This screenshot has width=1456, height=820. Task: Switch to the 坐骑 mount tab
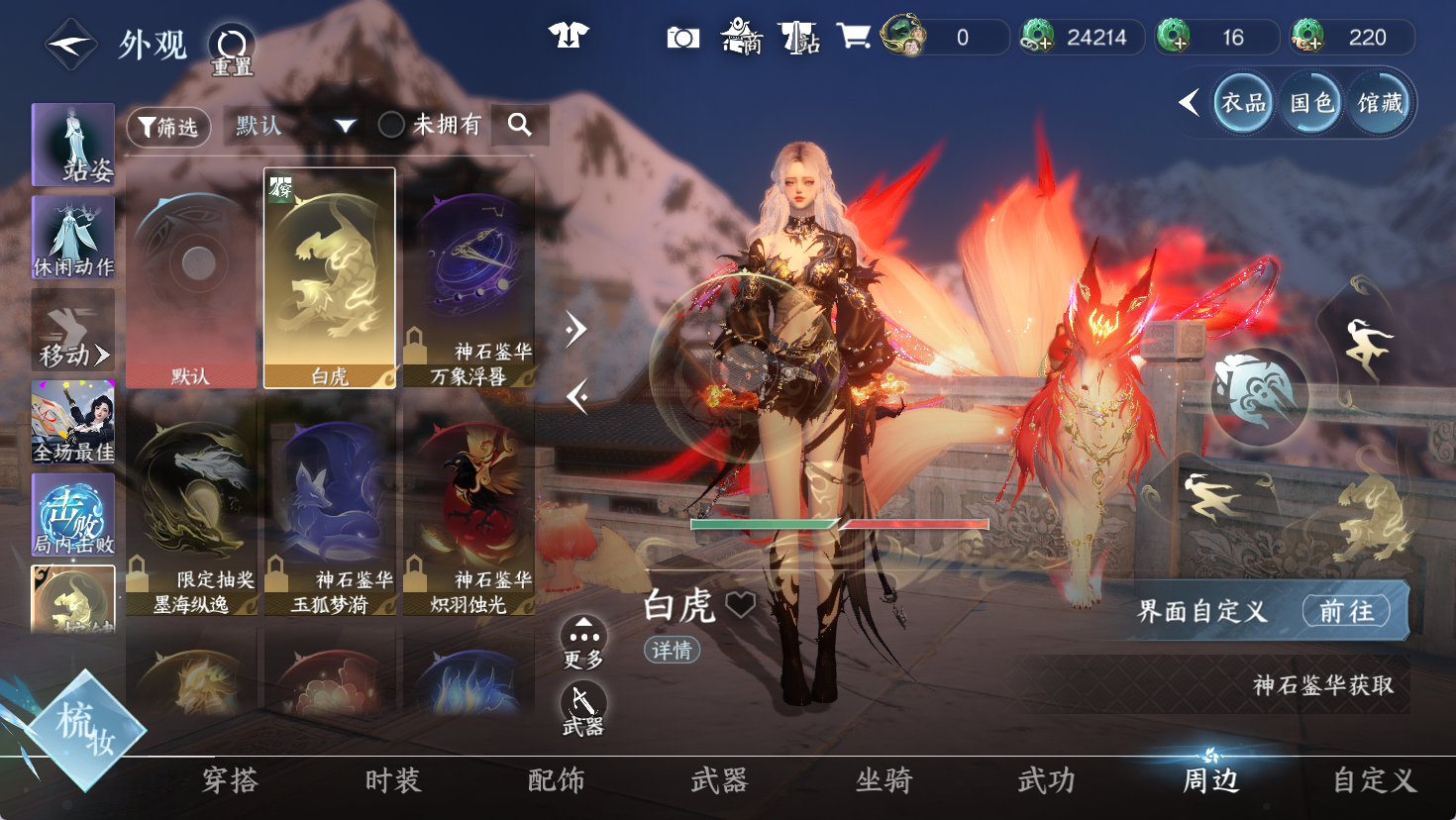click(x=884, y=781)
